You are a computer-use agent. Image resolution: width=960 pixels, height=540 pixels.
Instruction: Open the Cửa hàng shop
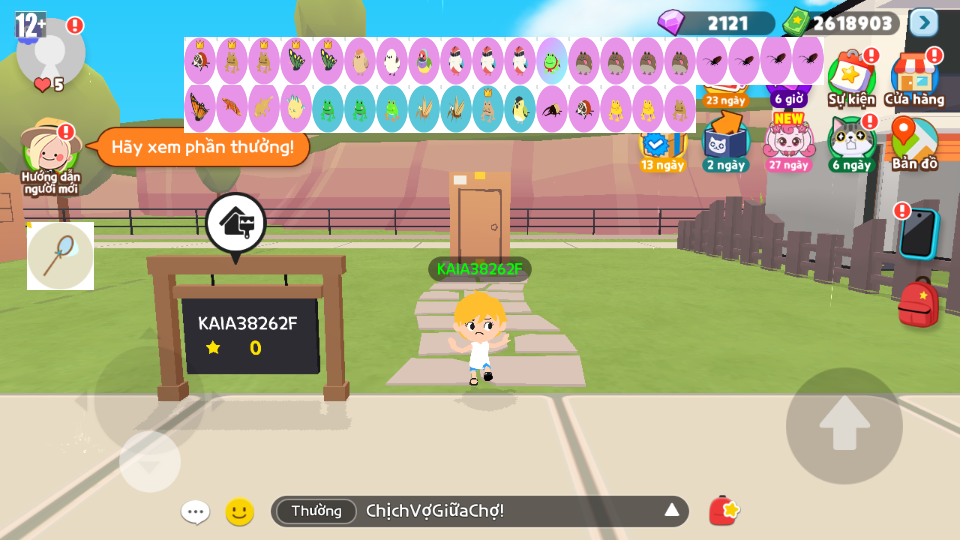pyautogui.click(x=914, y=78)
